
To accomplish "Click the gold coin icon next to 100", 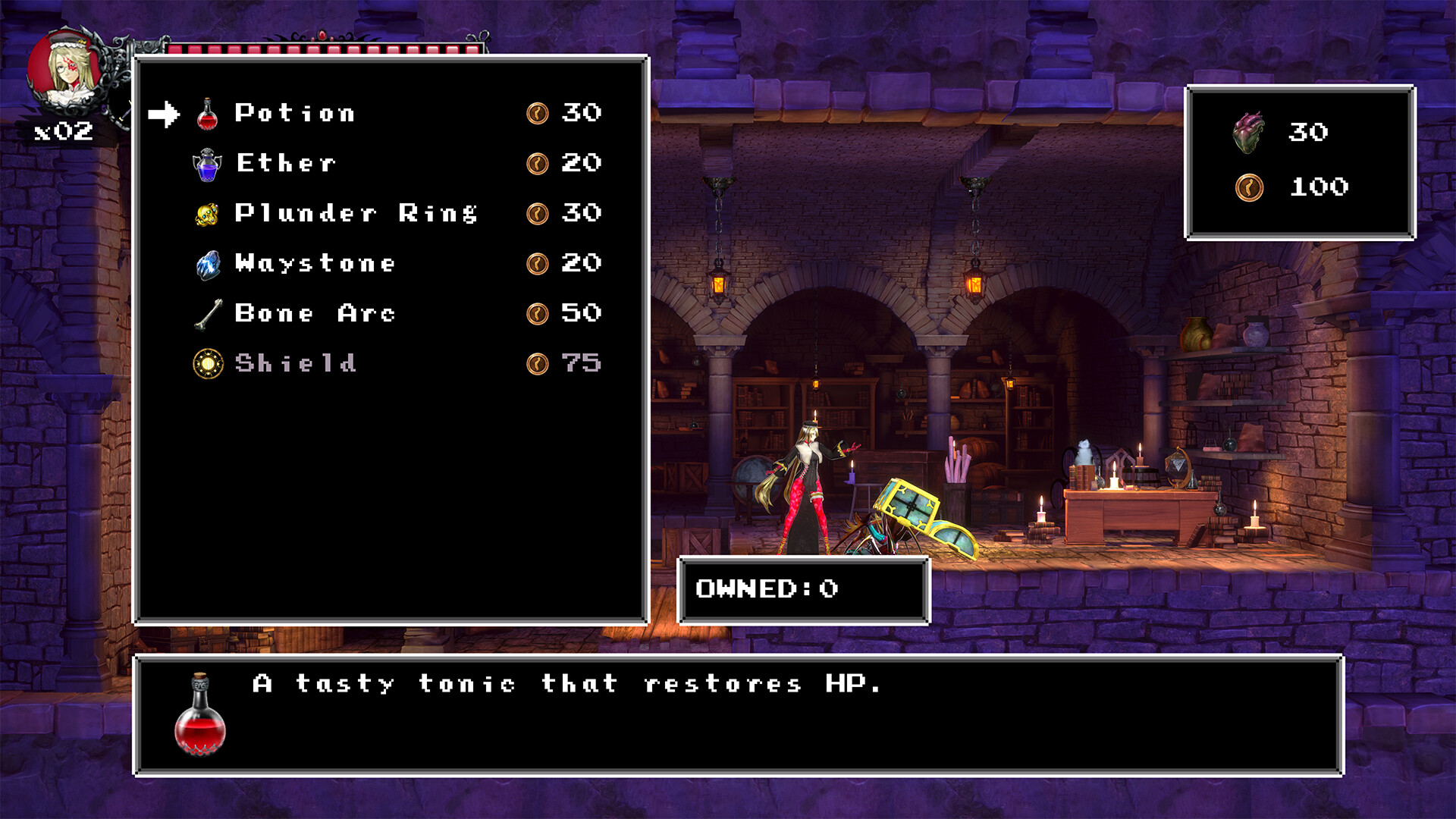I will [x=1251, y=187].
